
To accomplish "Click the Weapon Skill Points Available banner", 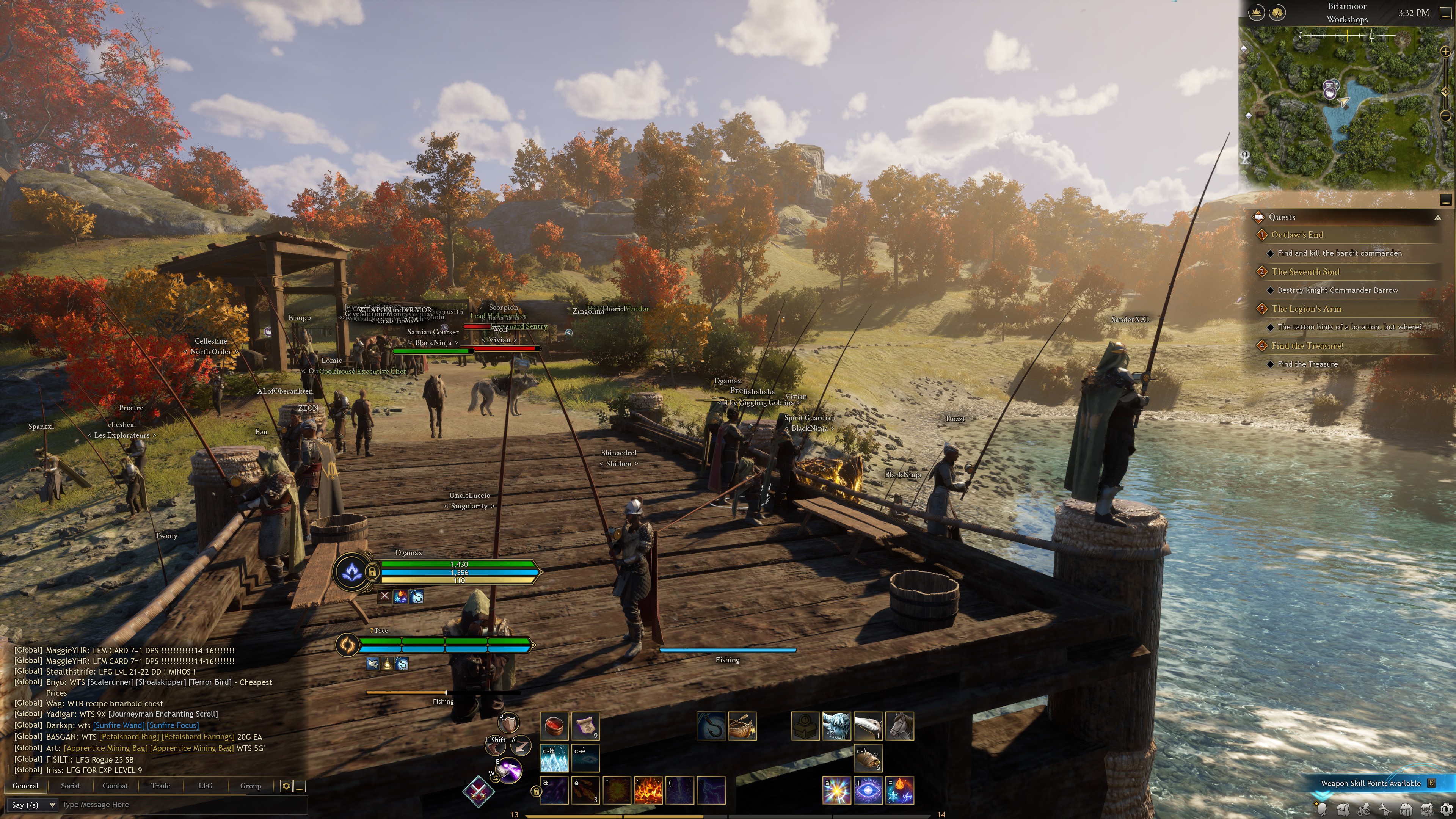I will [1371, 783].
